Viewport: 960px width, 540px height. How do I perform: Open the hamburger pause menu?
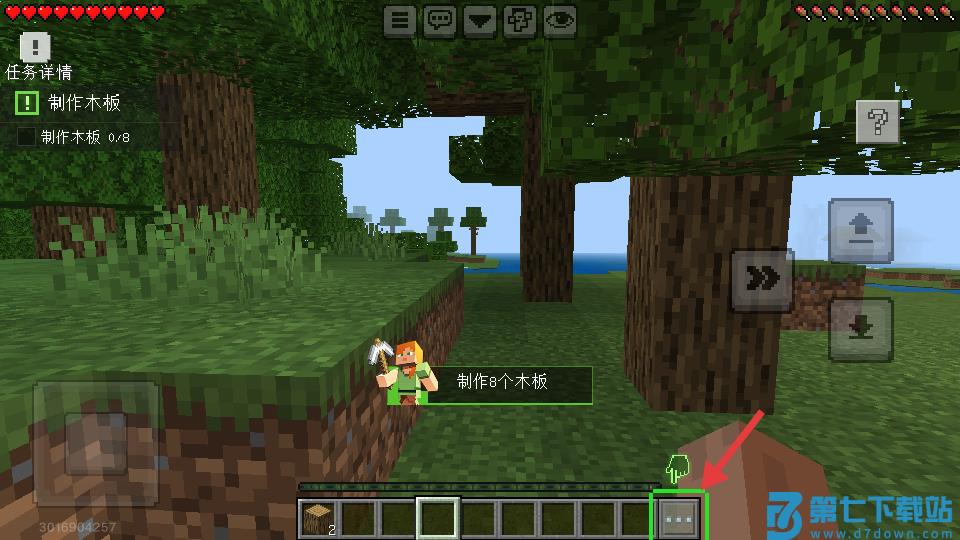click(x=400, y=19)
